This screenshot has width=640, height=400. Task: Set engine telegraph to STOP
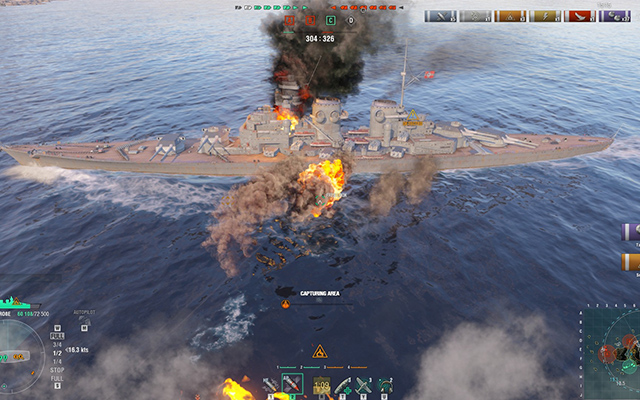57,372
